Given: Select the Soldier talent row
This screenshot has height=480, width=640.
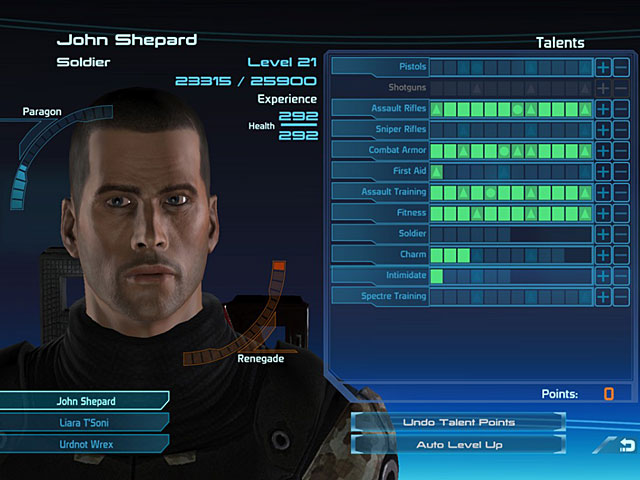Looking at the screenshot, I should click(380, 234).
